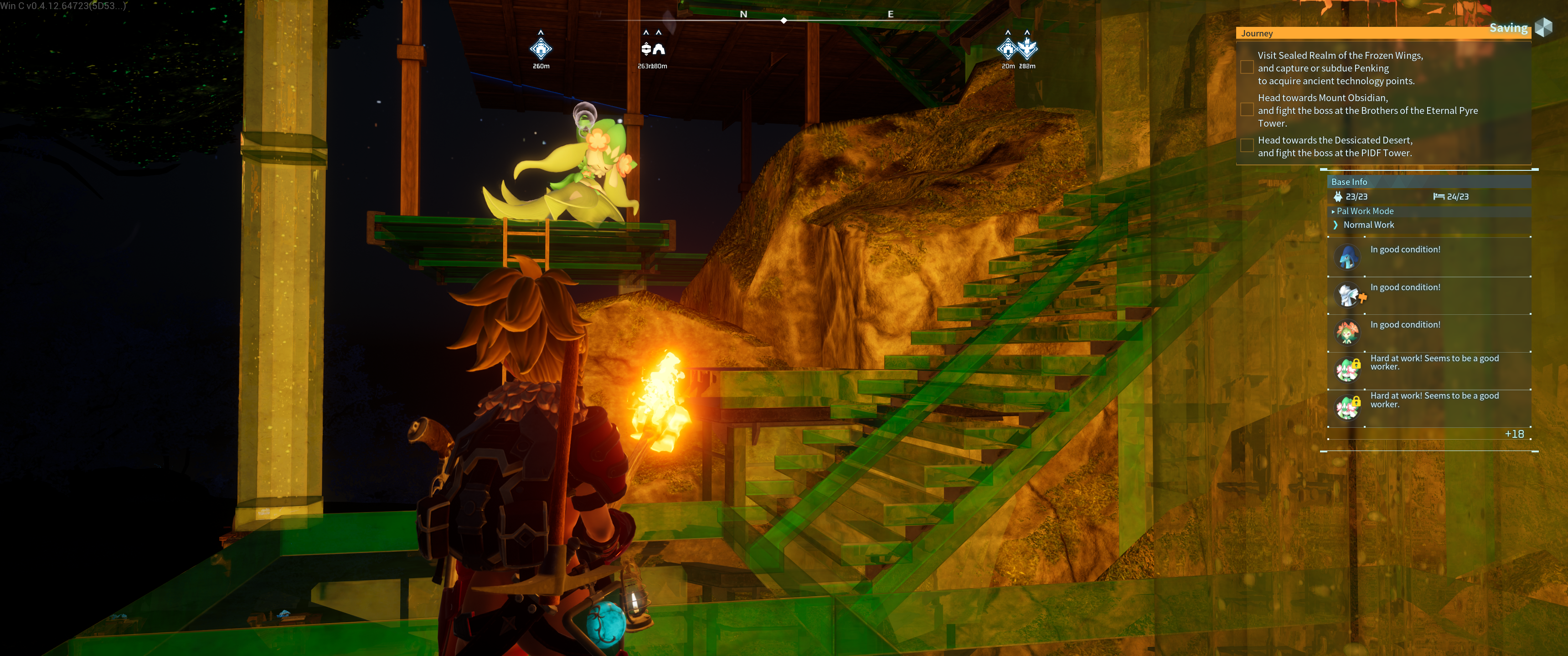
Task: Expand the Pal Work Mode section
Action: [1364, 211]
